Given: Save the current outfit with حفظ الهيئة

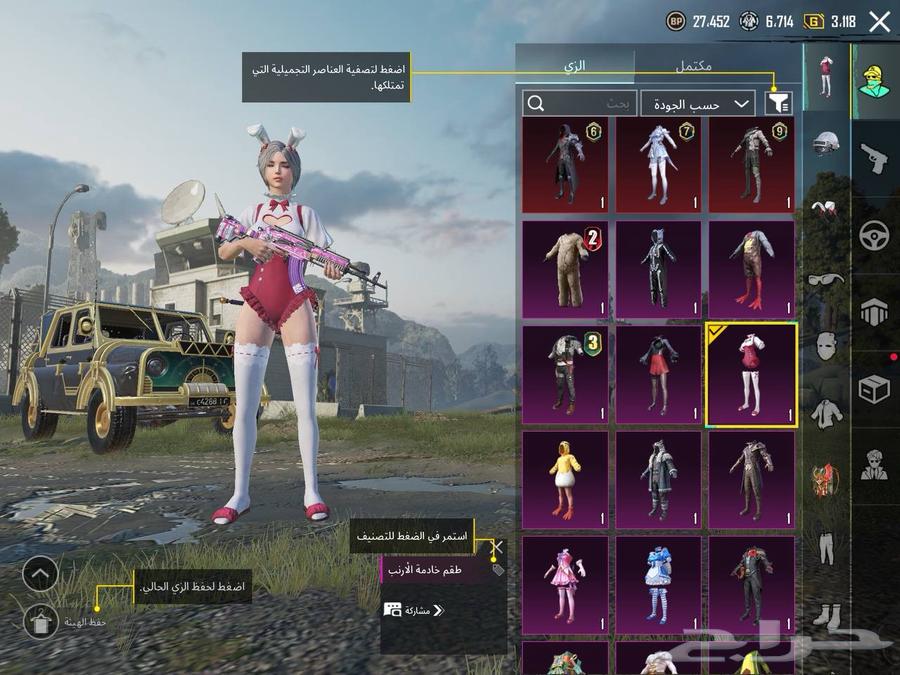Looking at the screenshot, I should click(x=40, y=621).
